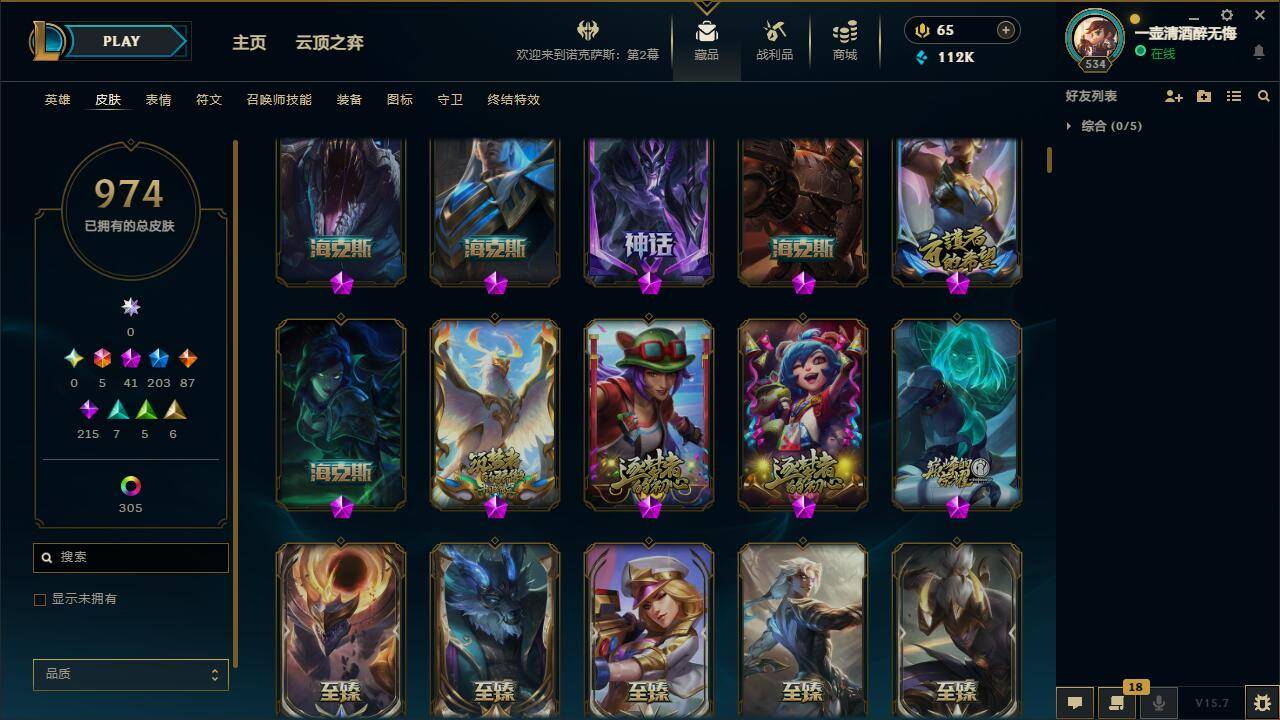
Task: Enable the 显示未拥有 checkbox
Action: point(40,600)
